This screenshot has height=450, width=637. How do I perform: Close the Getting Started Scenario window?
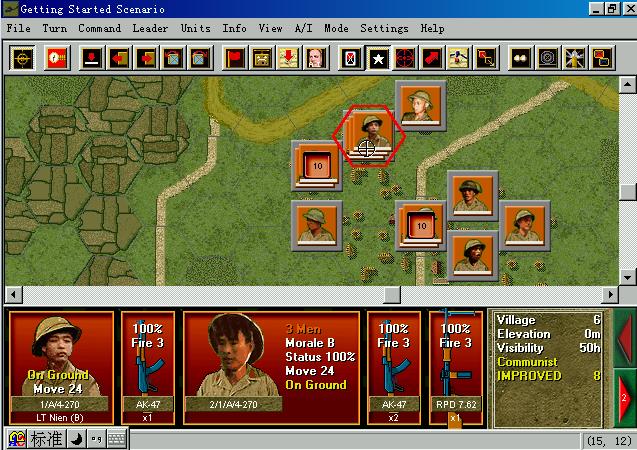[x=625, y=8]
